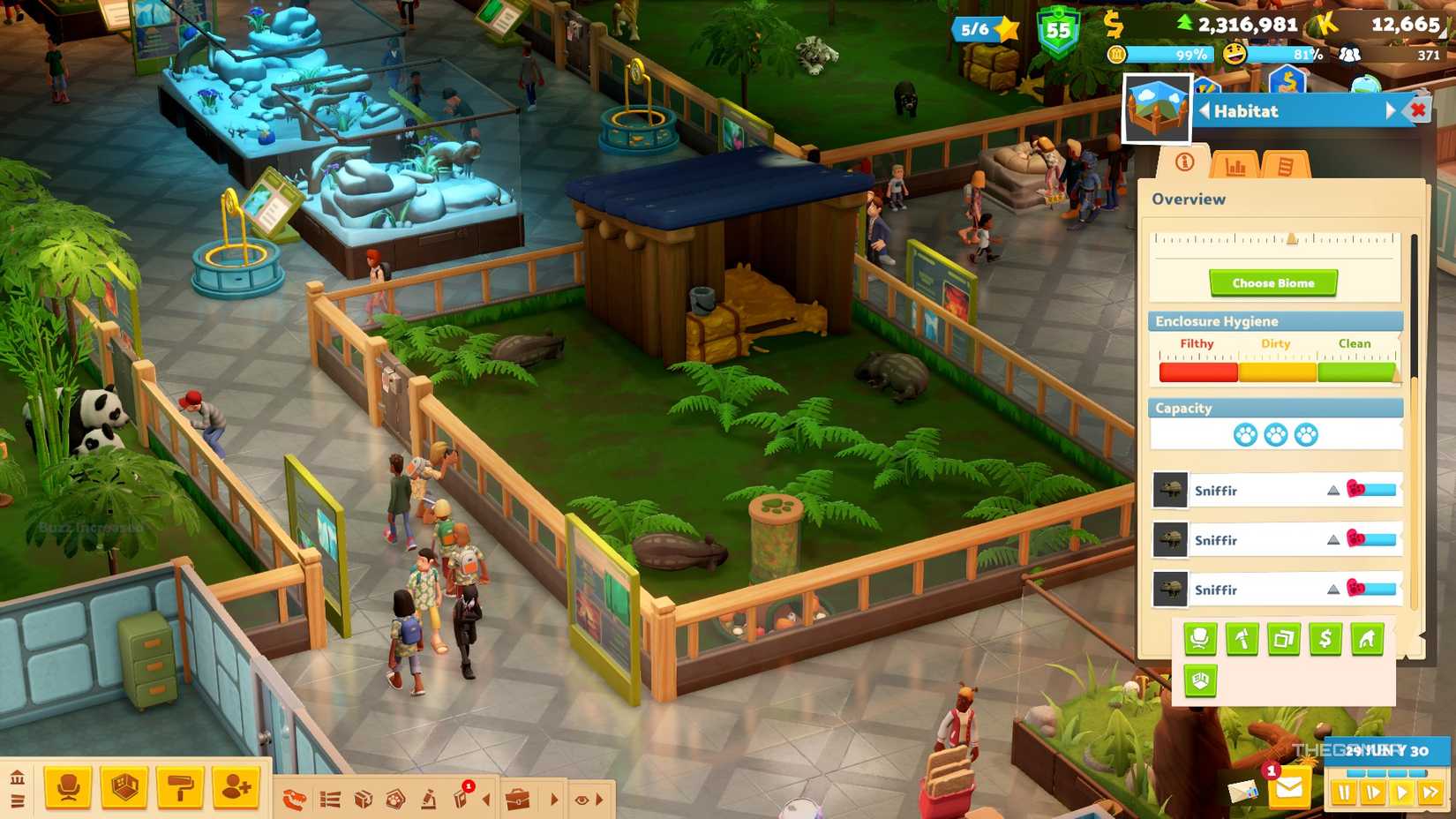Click the Choose Biome button
This screenshot has width=1456, height=819.
(x=1272, y=282)
